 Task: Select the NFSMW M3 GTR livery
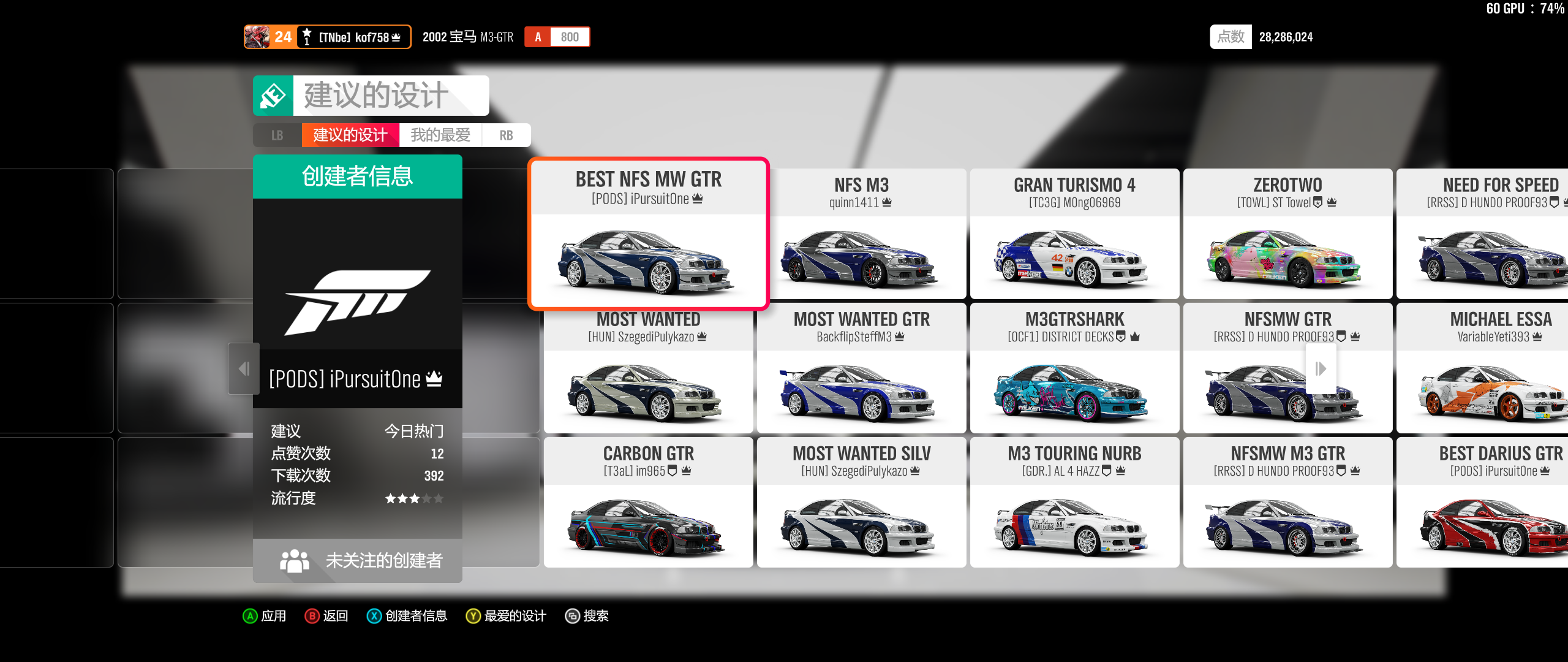coord(1287,503)
